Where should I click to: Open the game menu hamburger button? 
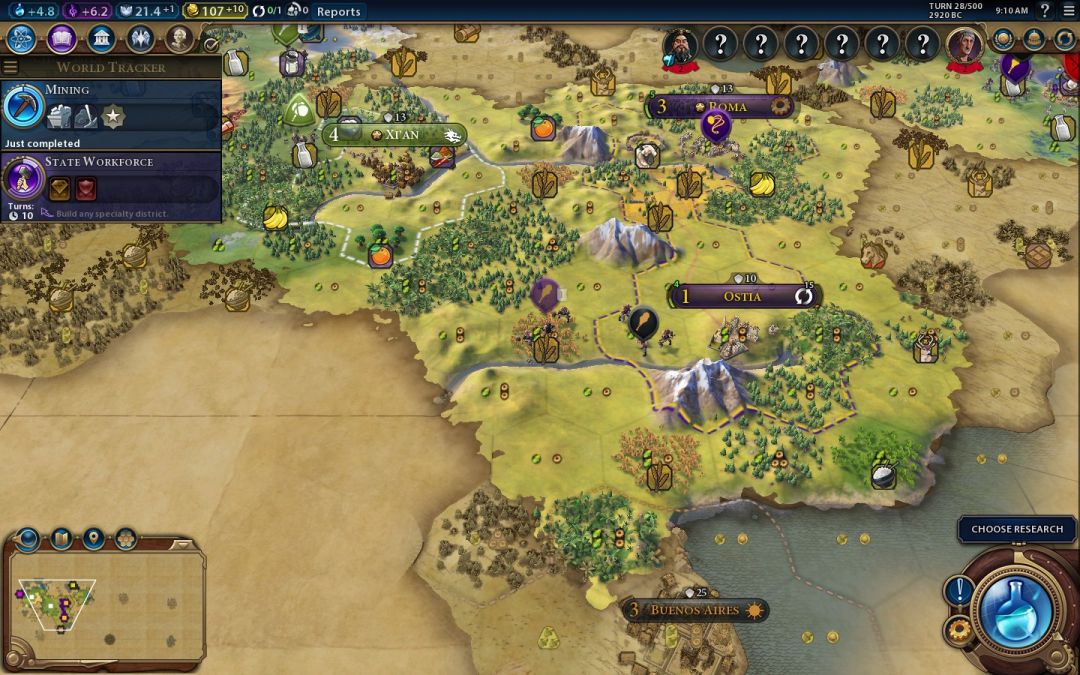[1067, 11]
